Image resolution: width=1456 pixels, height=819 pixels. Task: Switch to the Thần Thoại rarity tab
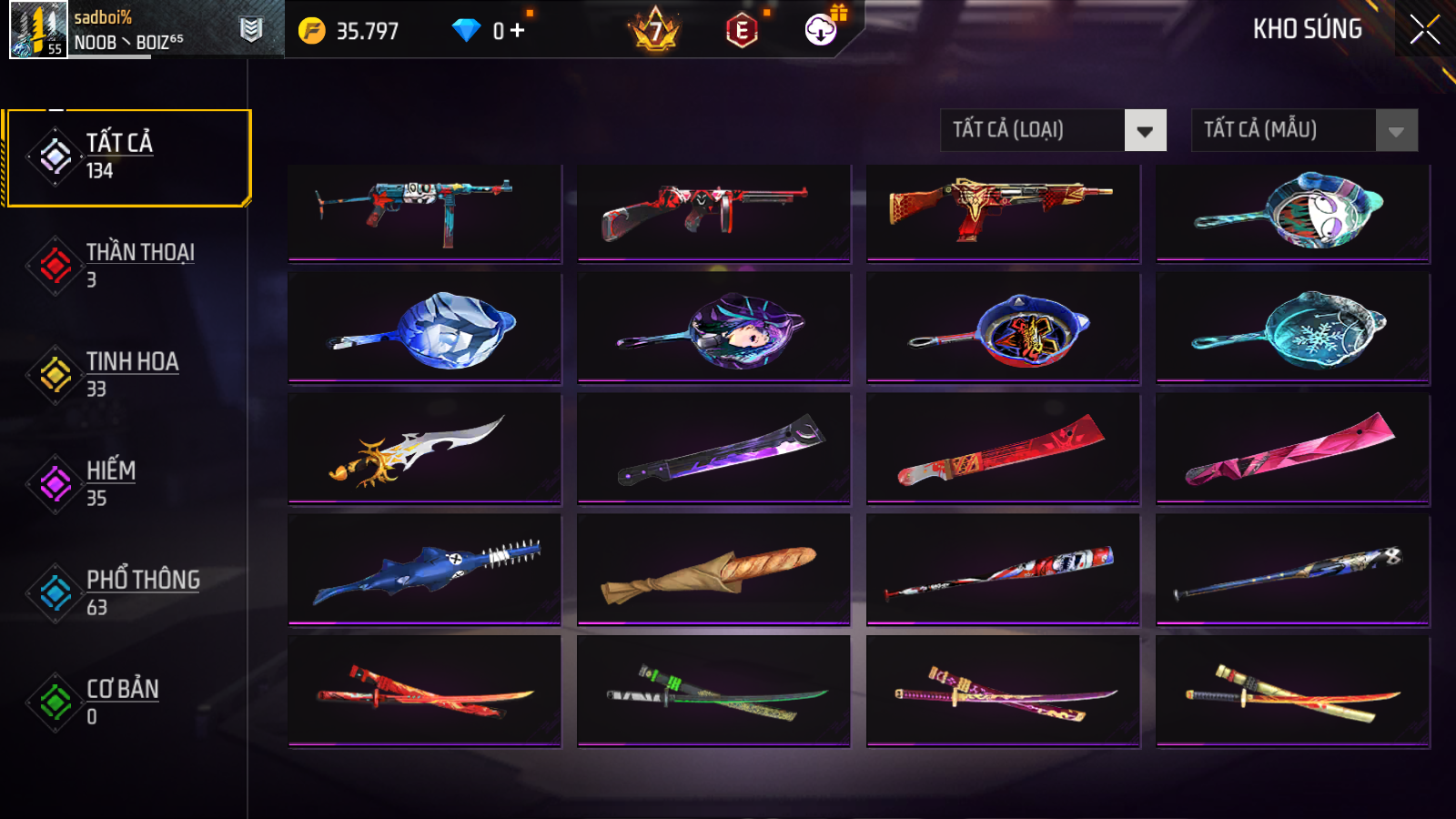127,265
